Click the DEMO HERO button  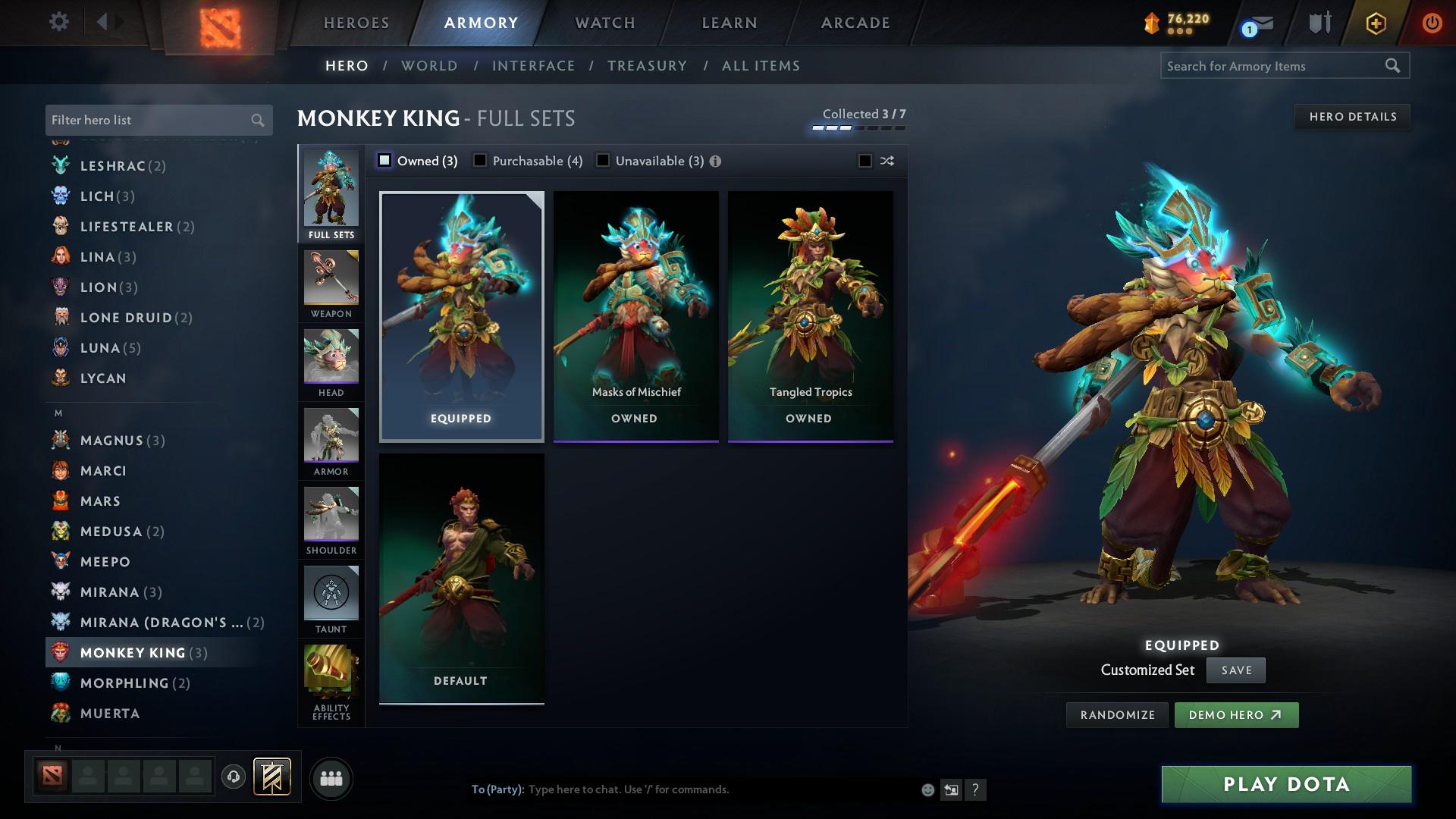(x=1236, y=714)
